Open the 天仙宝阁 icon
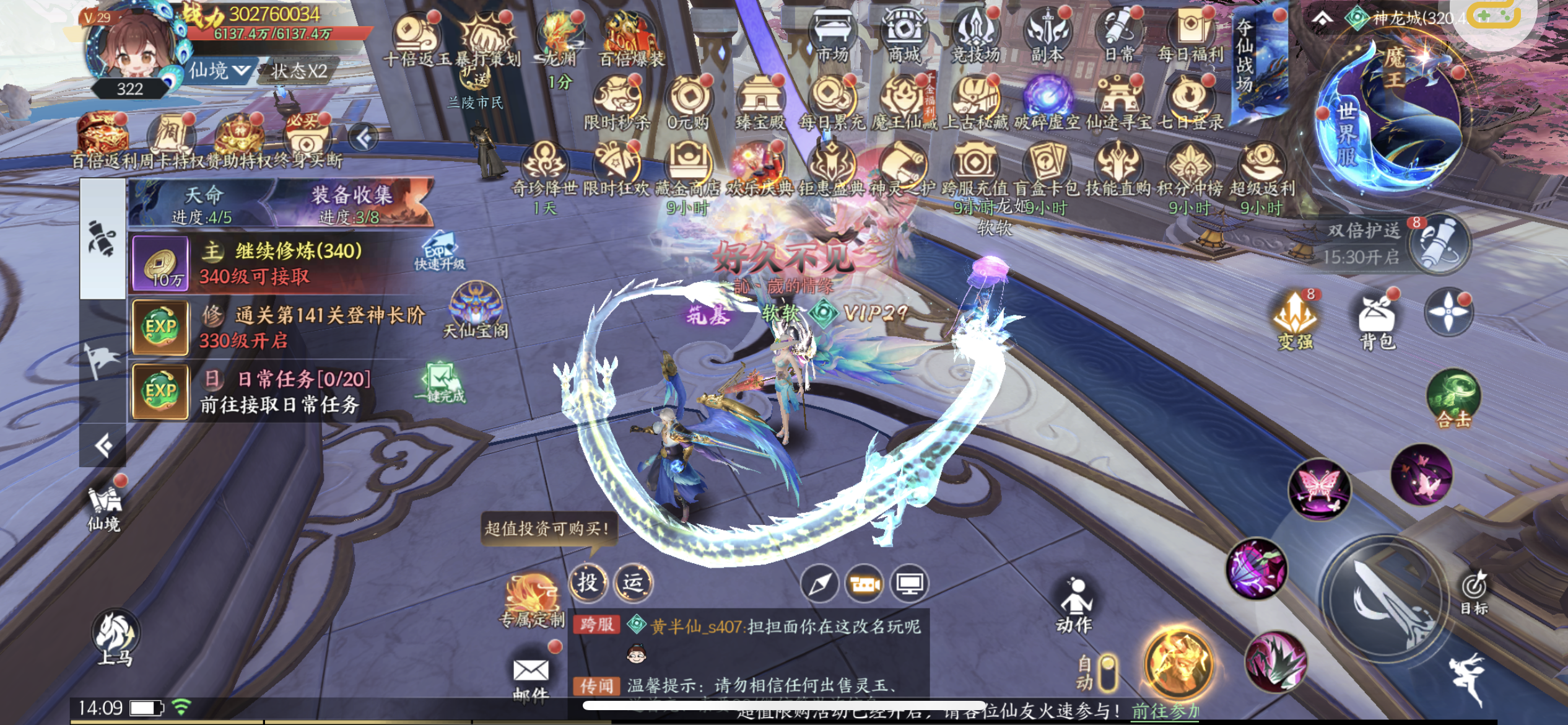1568x725 pixels. click(x=476, y=310)
